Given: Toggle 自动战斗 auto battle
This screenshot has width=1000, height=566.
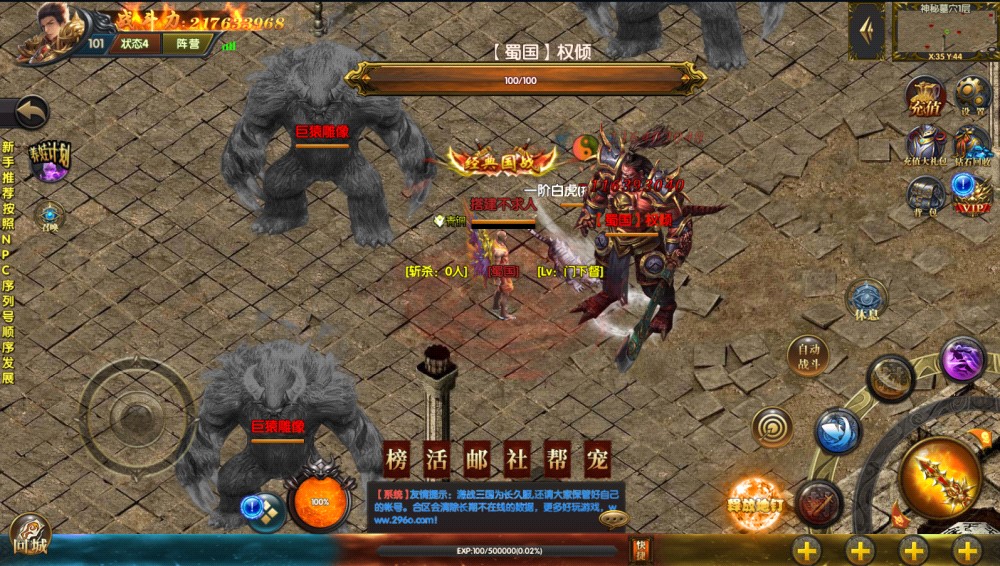Looking at the screenshot, I should 808,355.
